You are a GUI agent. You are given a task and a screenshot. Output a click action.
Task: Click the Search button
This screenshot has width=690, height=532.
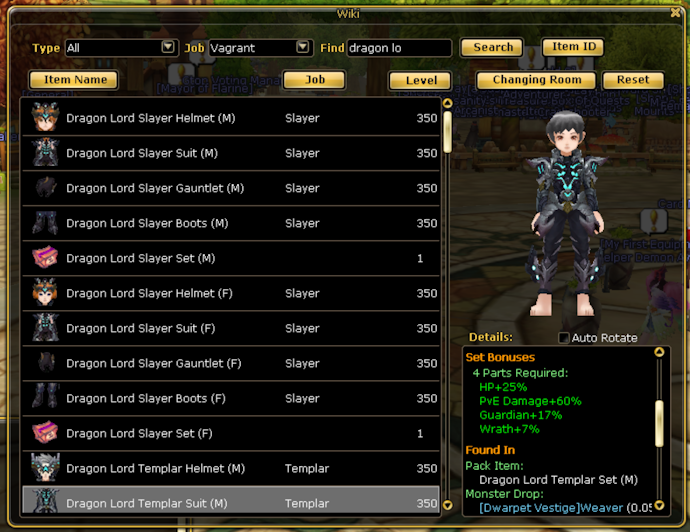(493, 47)
